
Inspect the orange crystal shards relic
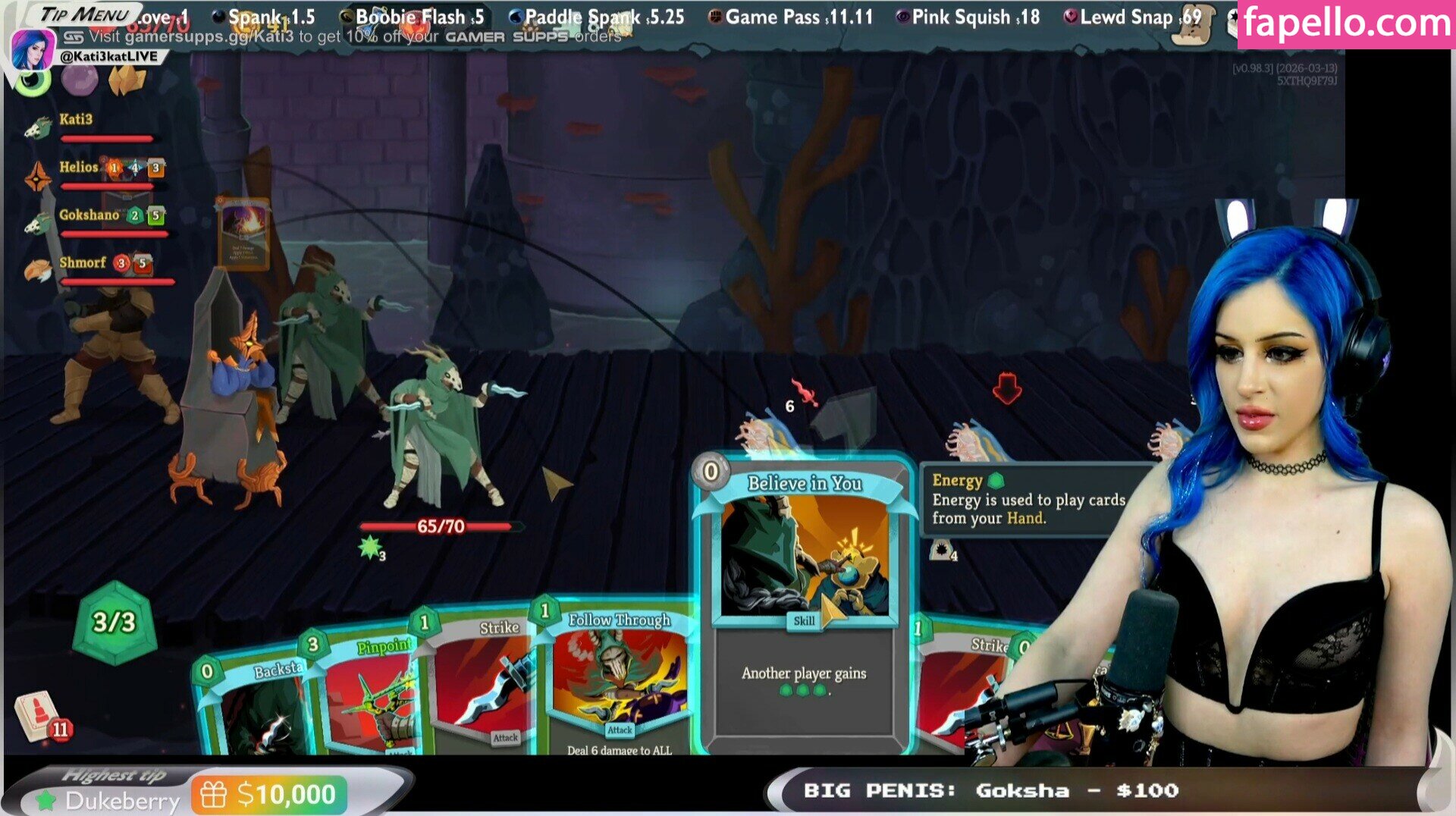coord(127,80)
